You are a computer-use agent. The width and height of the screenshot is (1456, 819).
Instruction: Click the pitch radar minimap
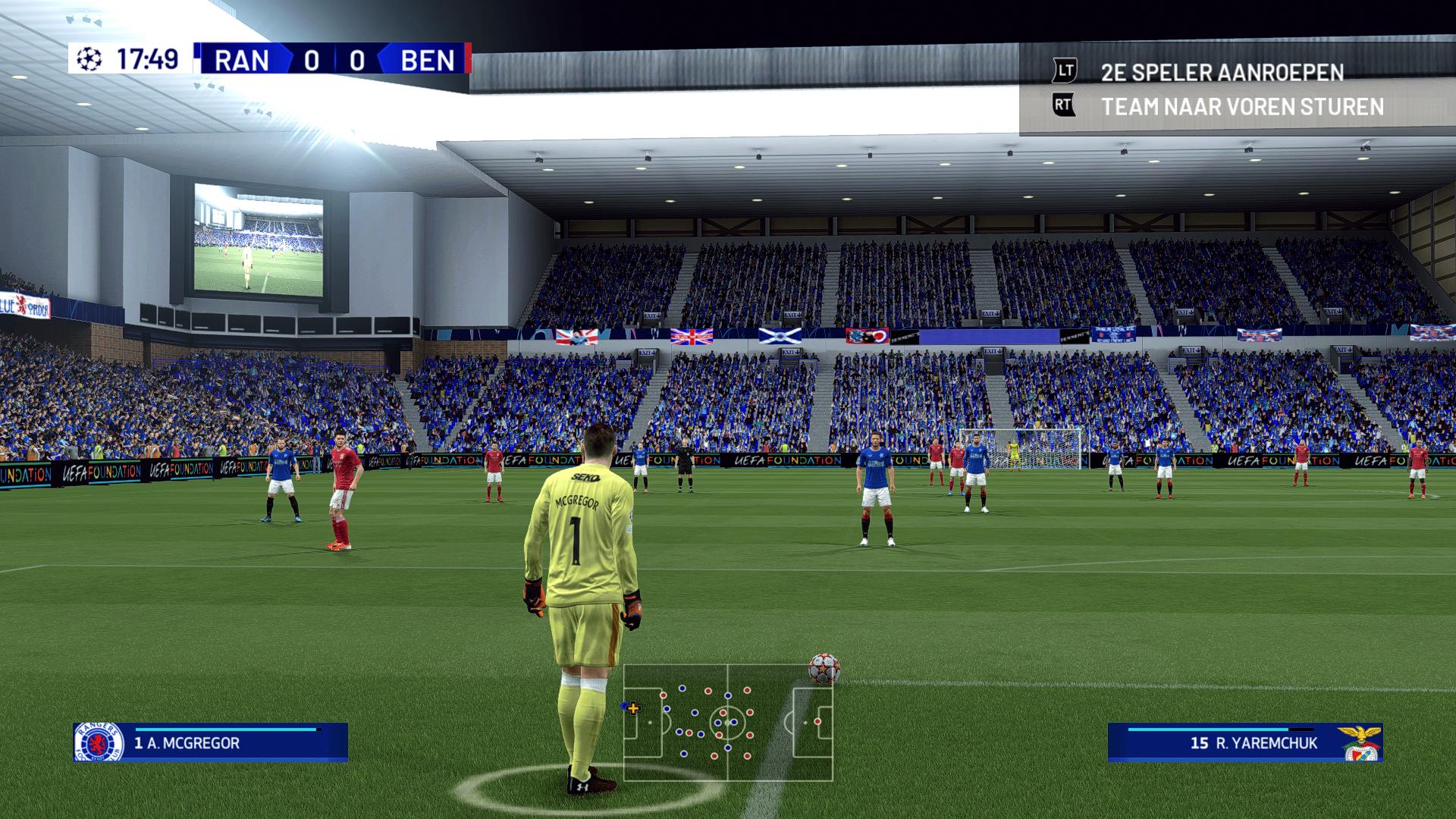(728, 722)
